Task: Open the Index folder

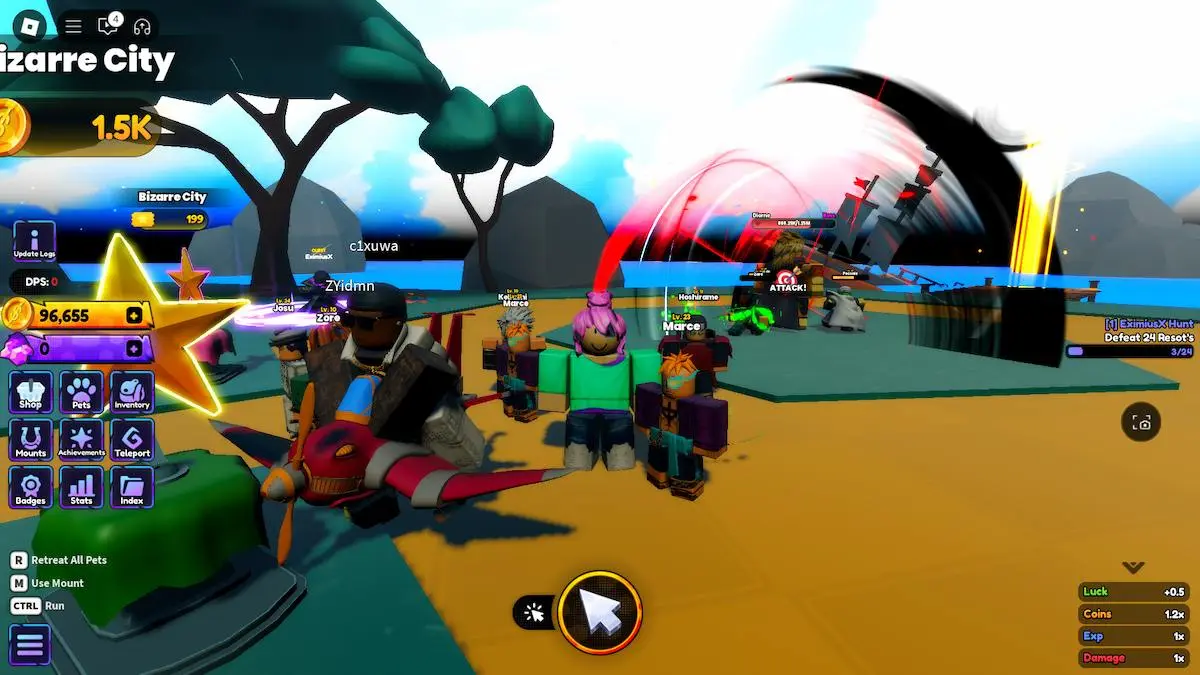Action: point(132,488)
